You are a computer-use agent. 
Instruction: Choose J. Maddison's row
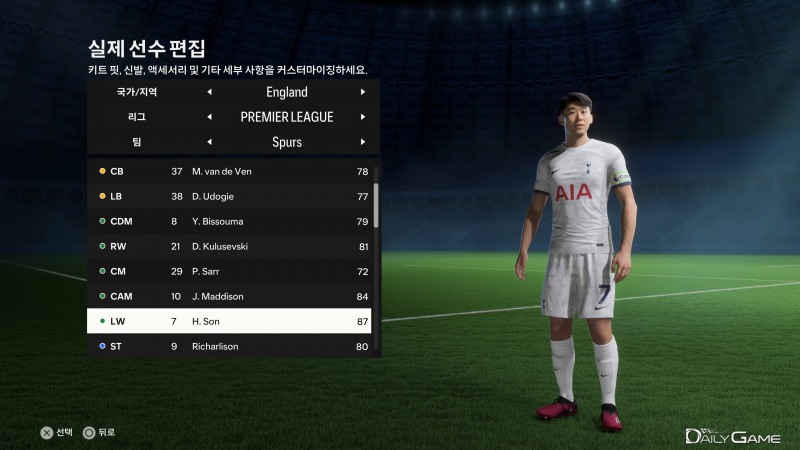(x=230, y=296)
